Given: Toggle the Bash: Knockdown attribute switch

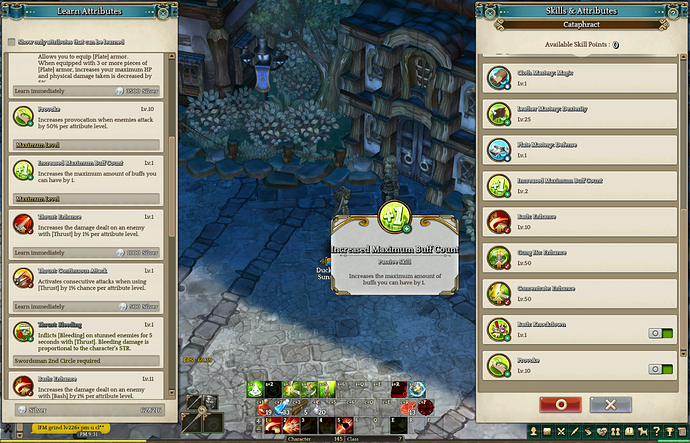Looking at the screenshot, I should tap(660, 333).
